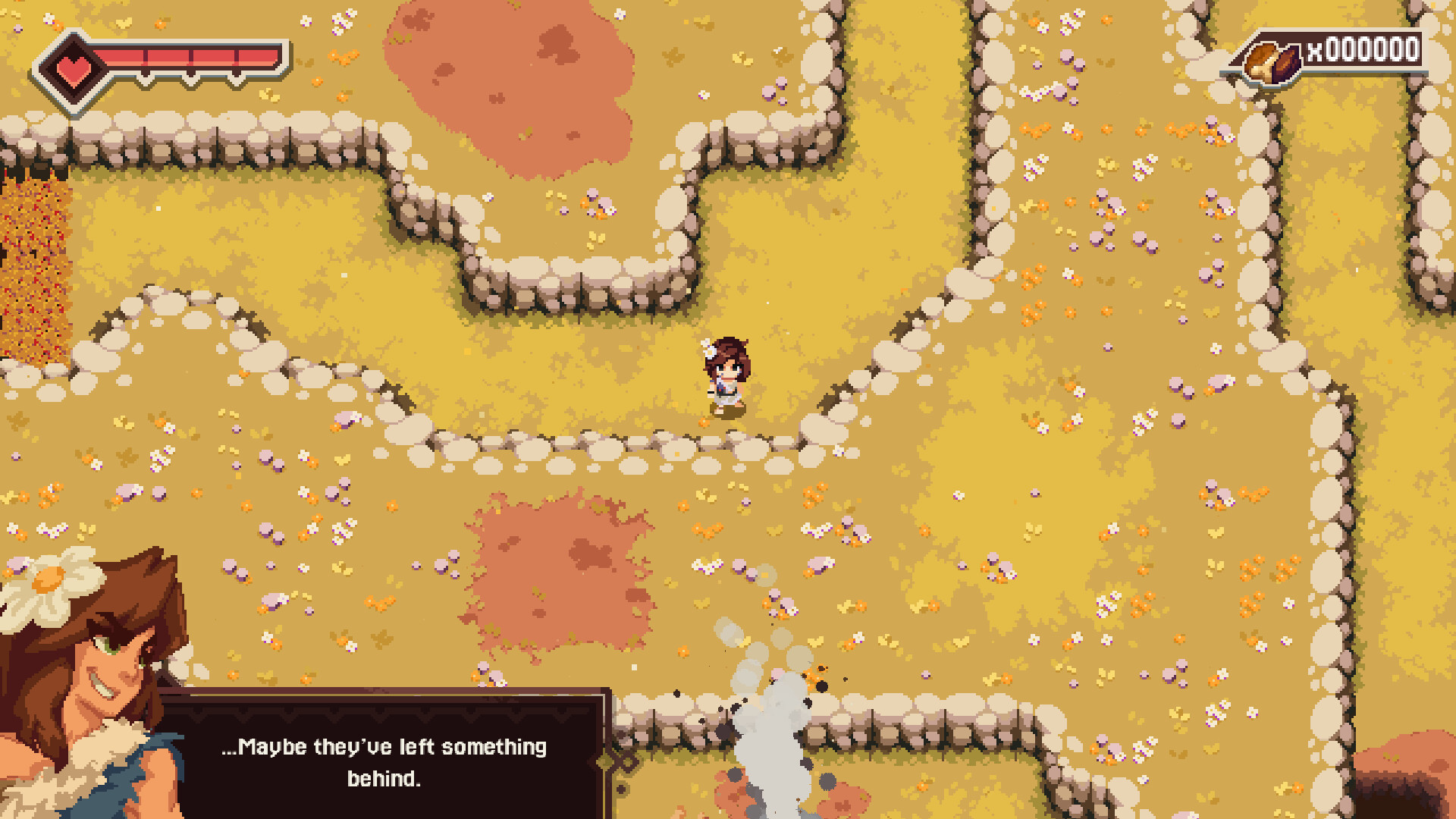Click the x000000 counter display
The height and width of the screenshot is (819, 1456).
[x=1361, y=51]
